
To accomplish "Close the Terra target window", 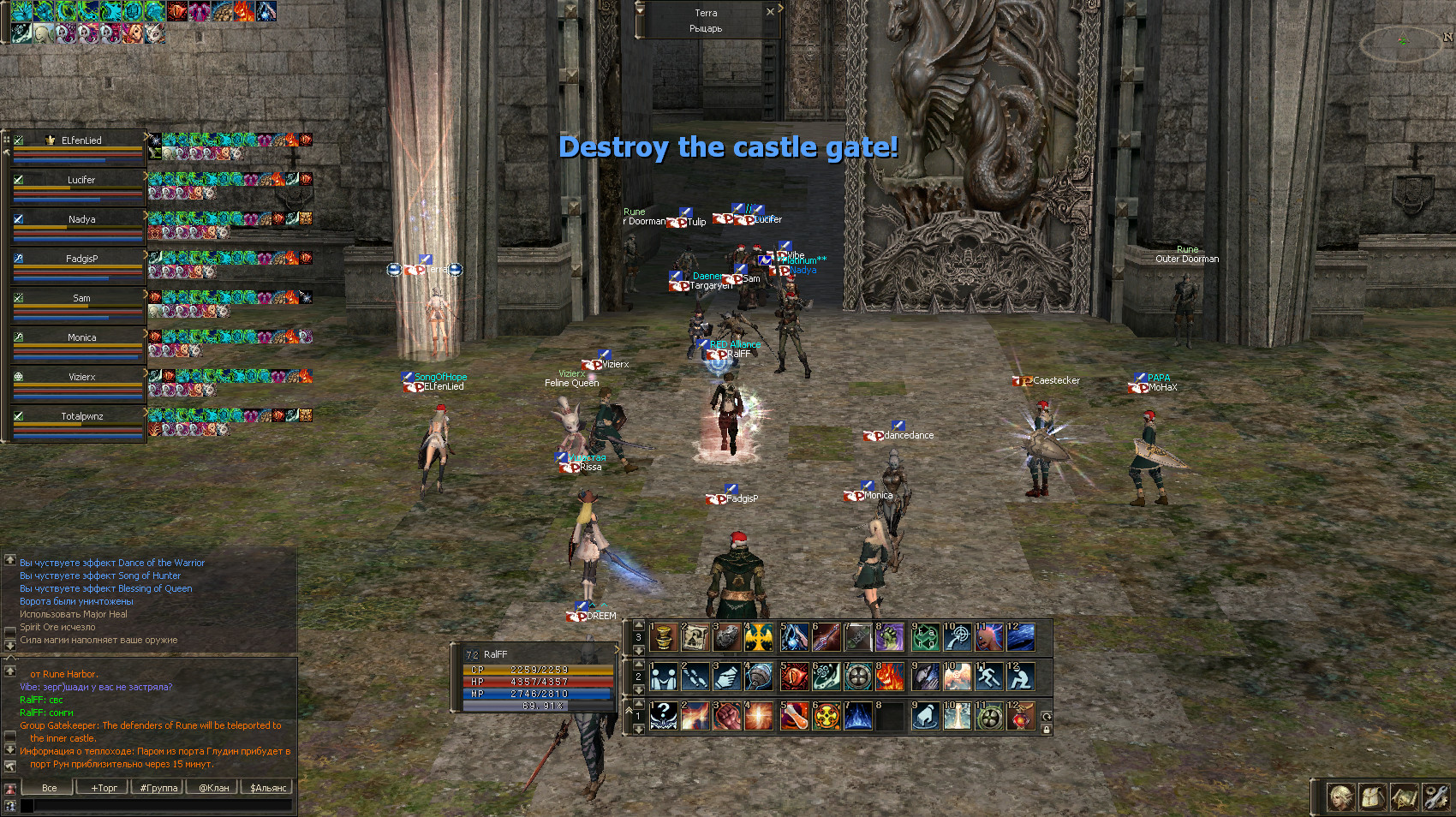I will pyautogui.click(x=770, y=12).
